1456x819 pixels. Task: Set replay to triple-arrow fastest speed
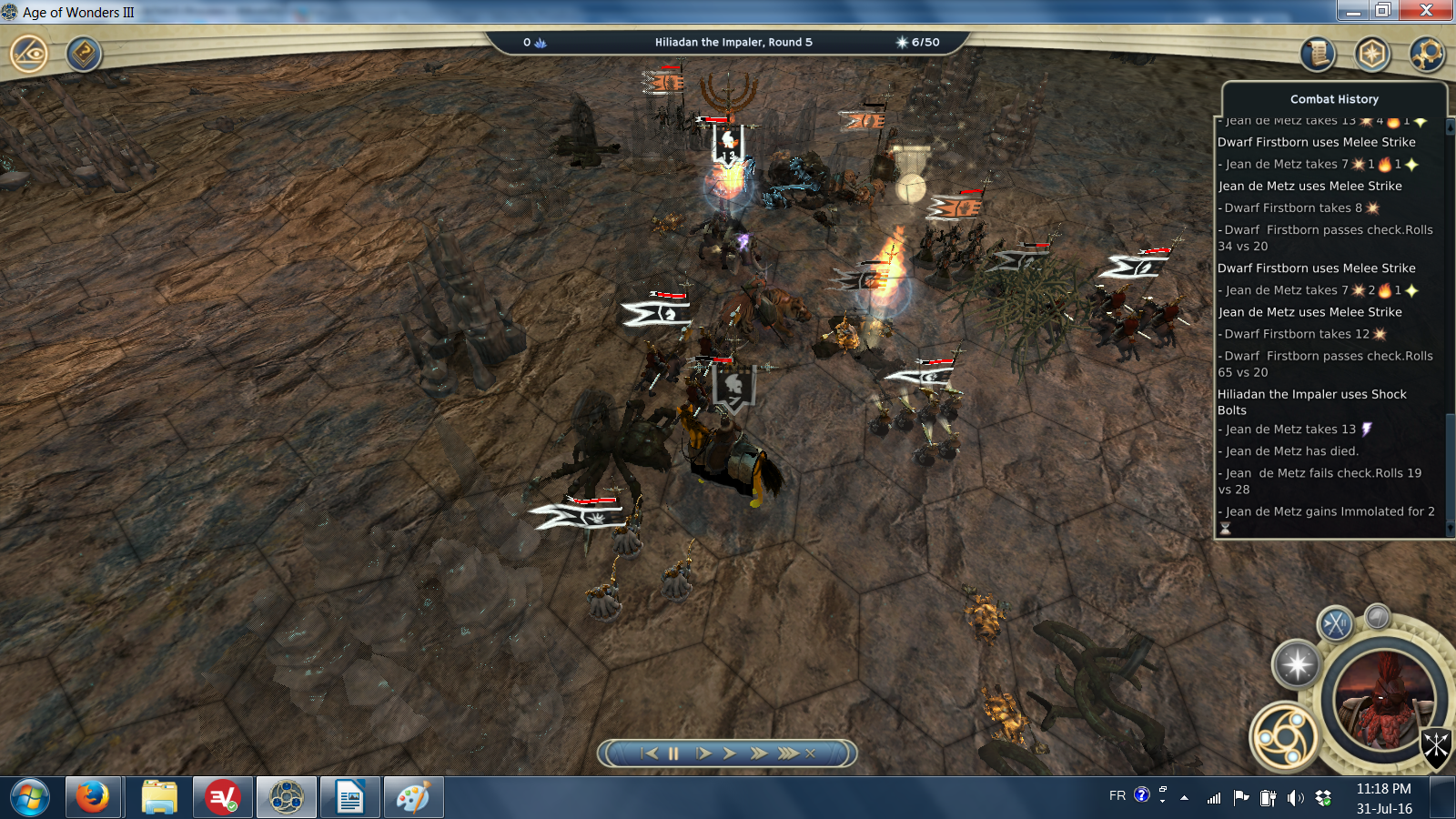787,753
